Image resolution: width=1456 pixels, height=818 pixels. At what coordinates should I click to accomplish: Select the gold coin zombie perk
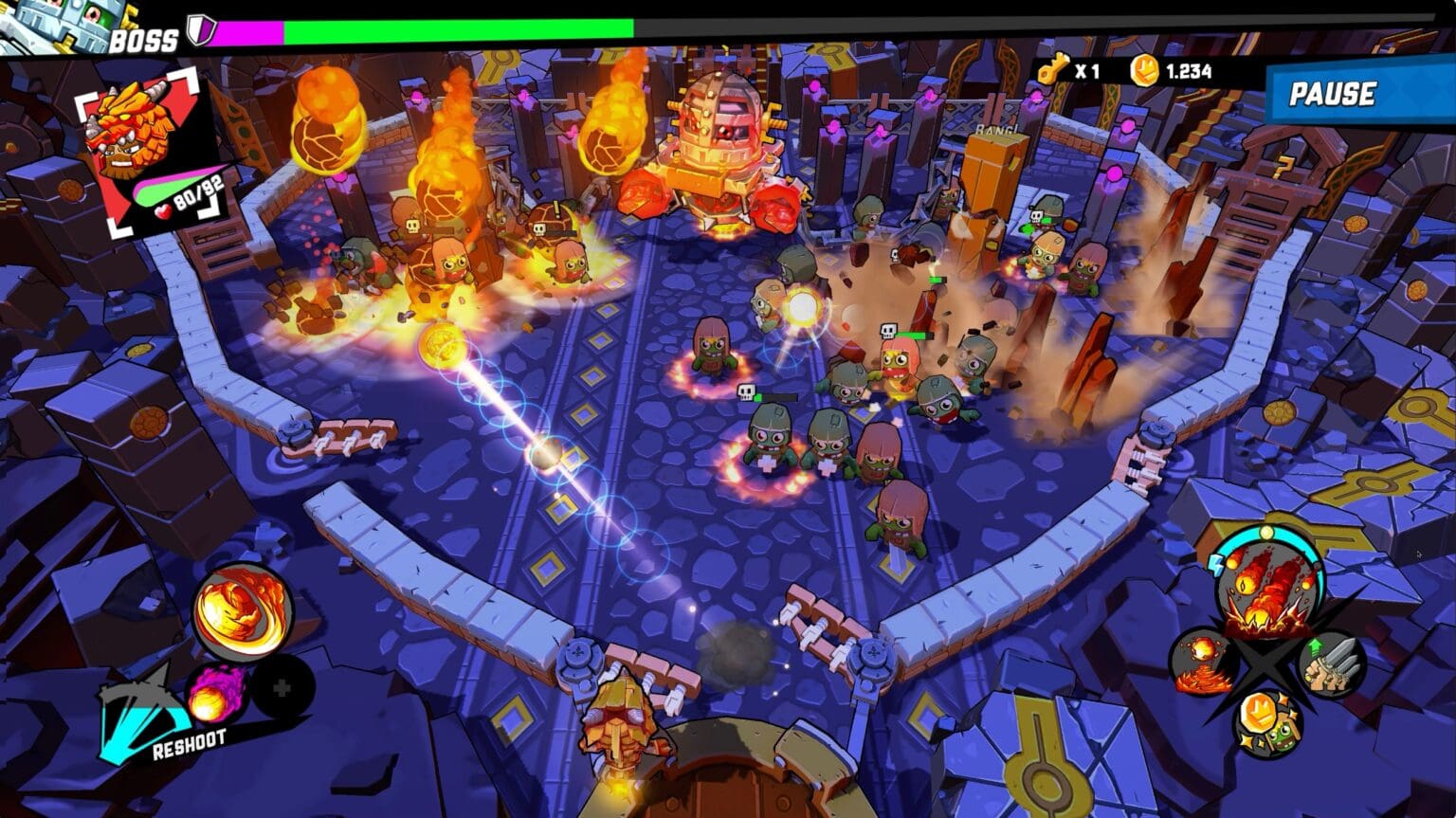pyautogui.click(x=1266, y=718)
